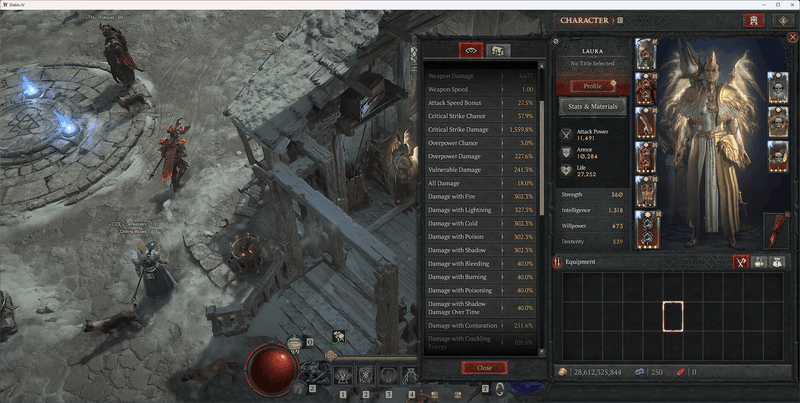Open the diamond emblem tab in Character header

pos(781,20)
